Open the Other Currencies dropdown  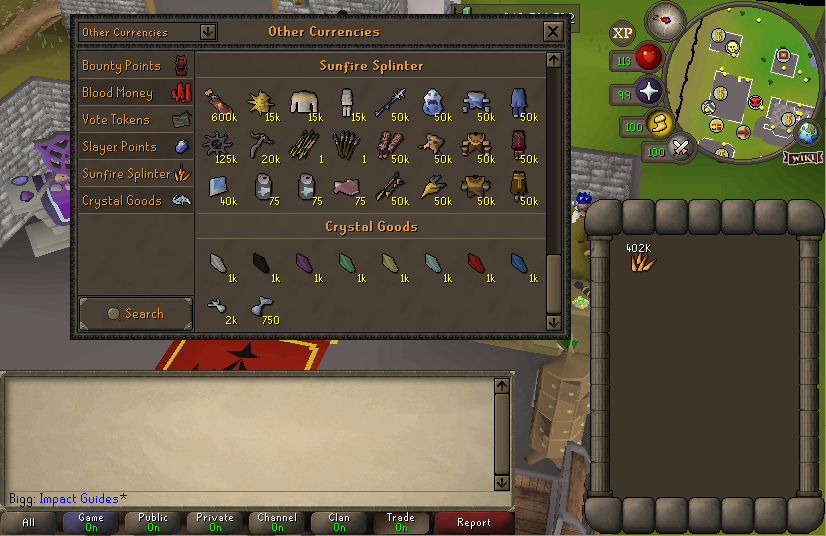(148, 32)
